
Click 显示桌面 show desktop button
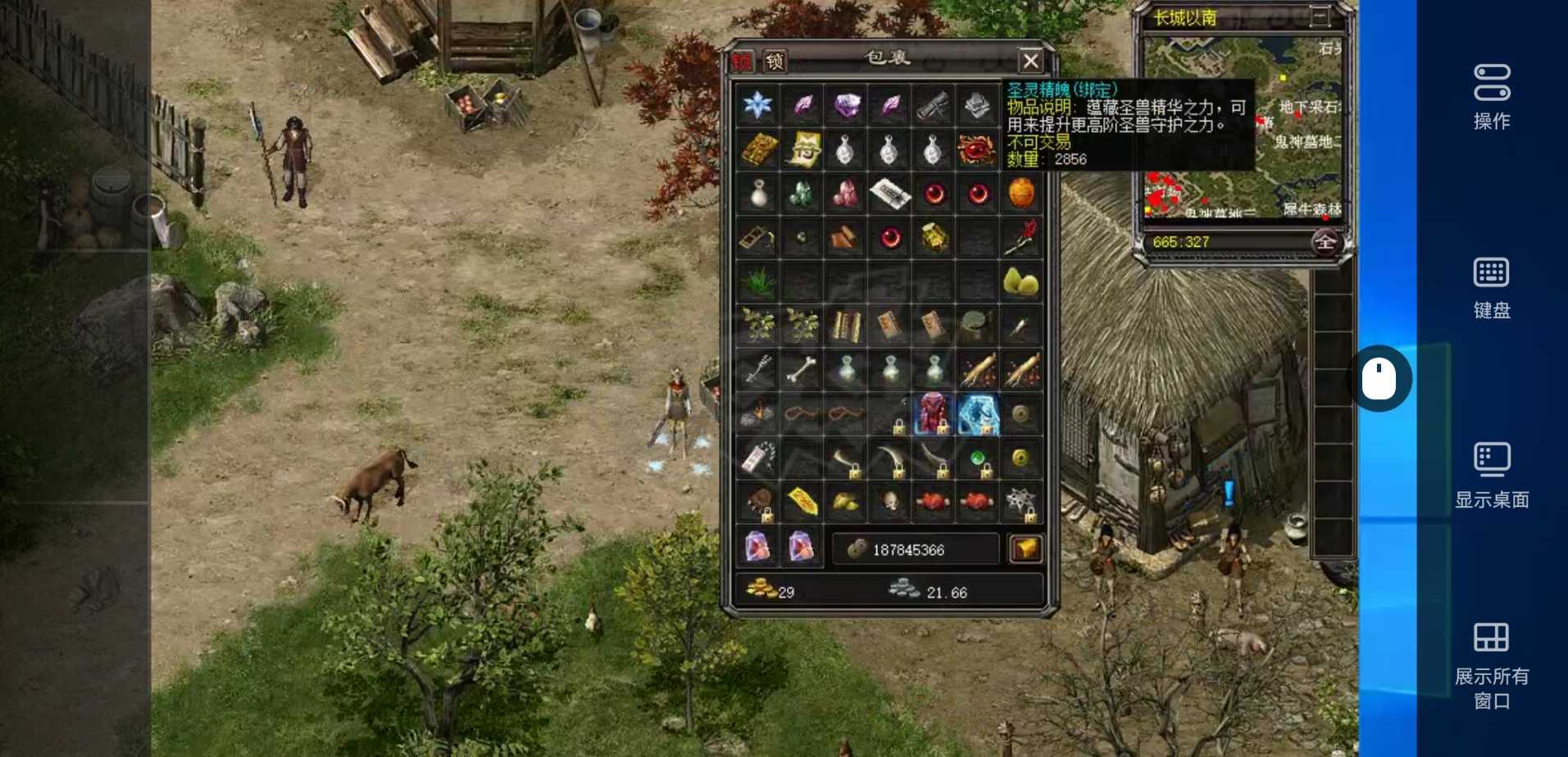pyautogui.click(x=1491, y=476)
